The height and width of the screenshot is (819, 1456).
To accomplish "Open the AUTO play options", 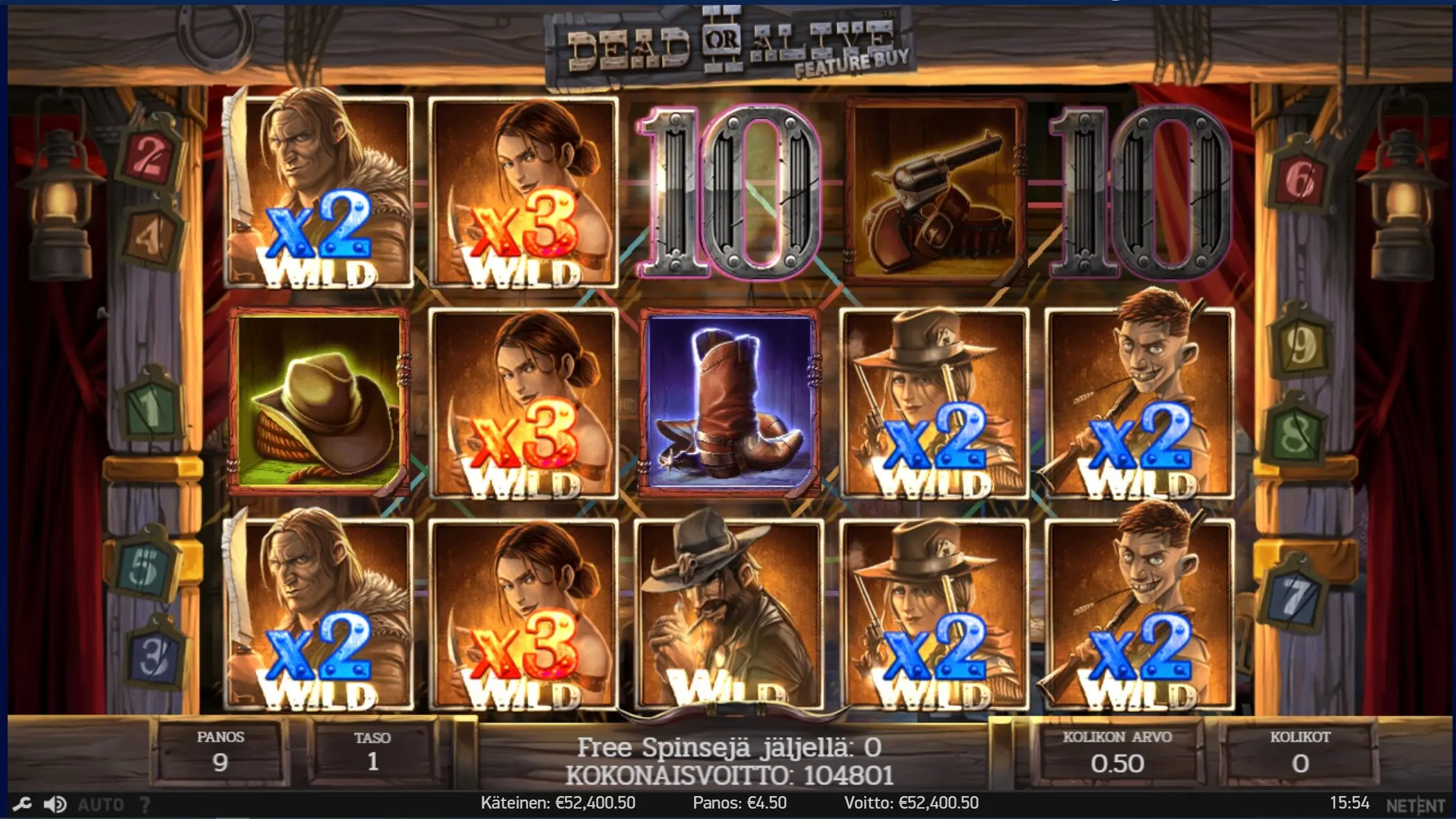I will click(101, 804).
